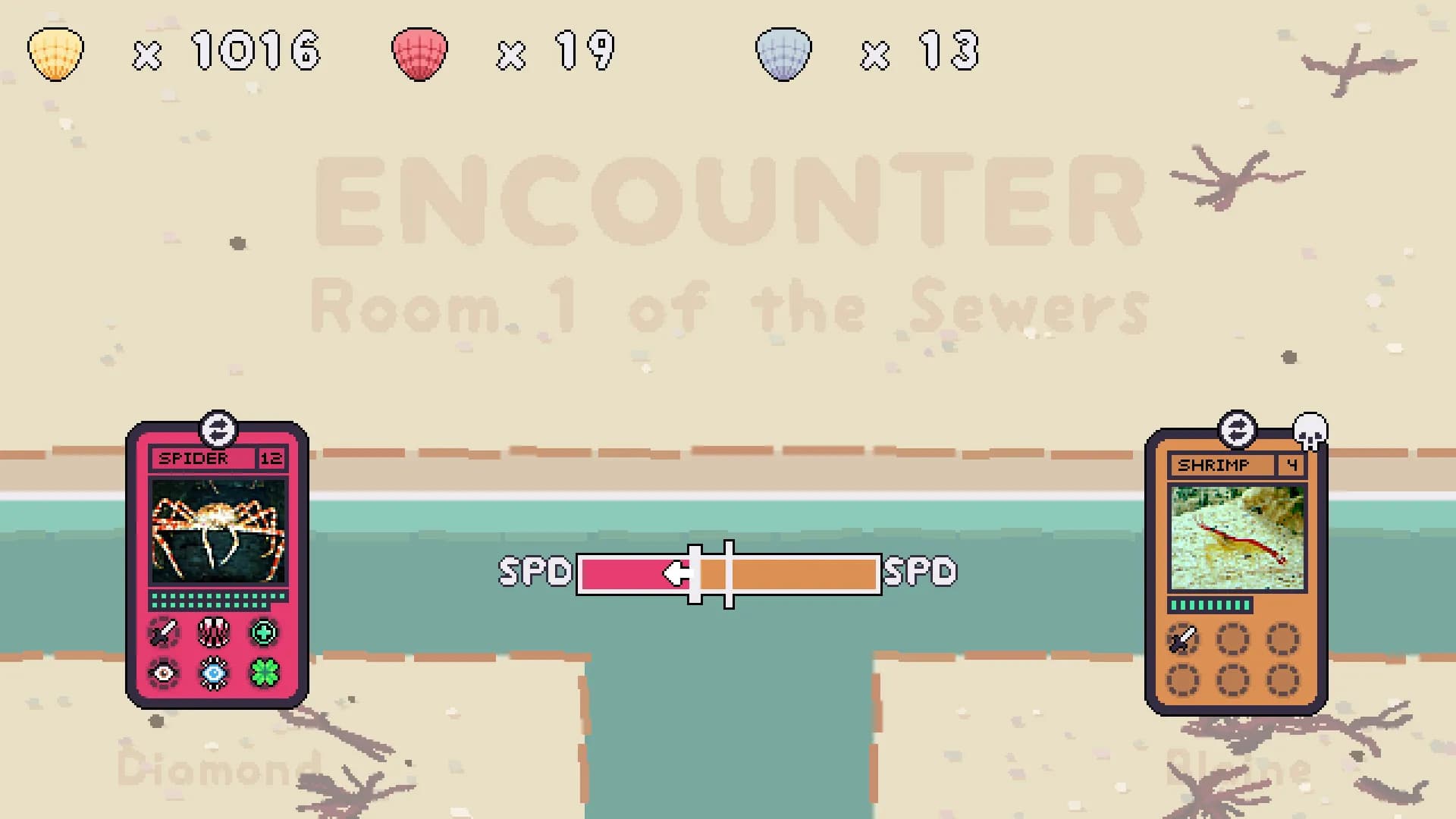The height and width of the screenshot is (819, 1456).
Task: Select the SPIDER name header
Action: click(193, 458)
